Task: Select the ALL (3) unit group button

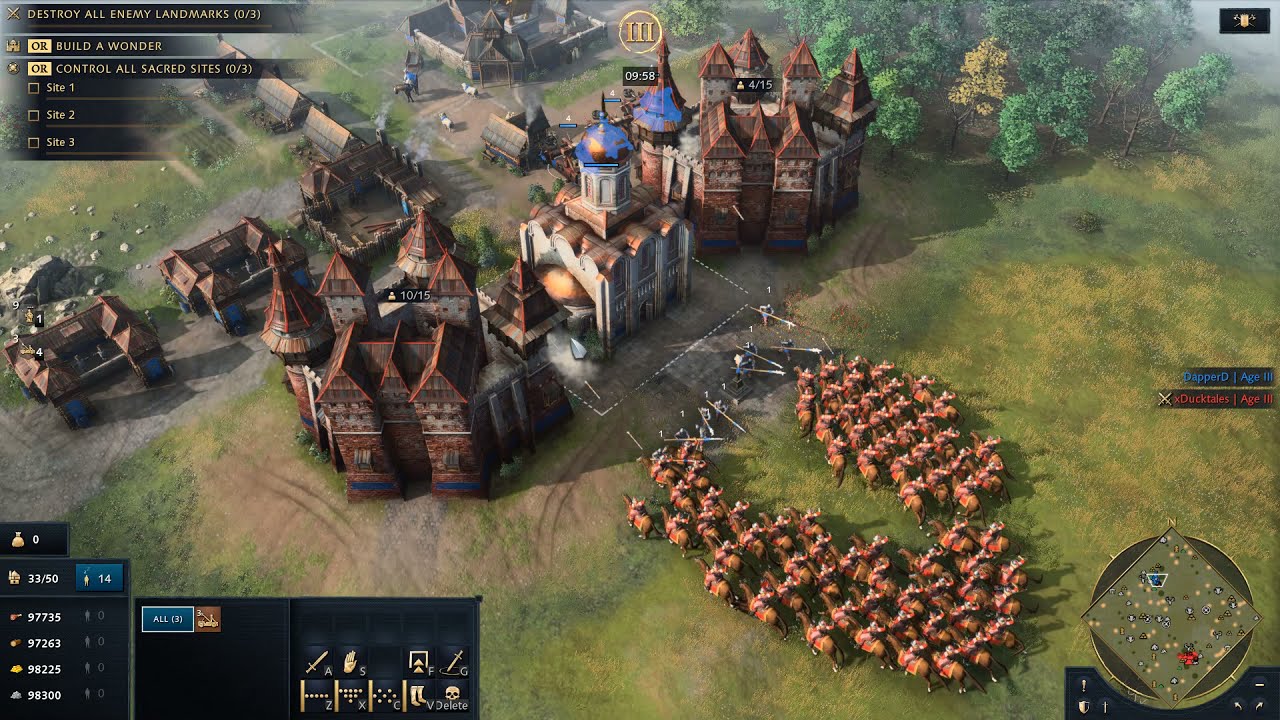Action: [x=167, y=619]
